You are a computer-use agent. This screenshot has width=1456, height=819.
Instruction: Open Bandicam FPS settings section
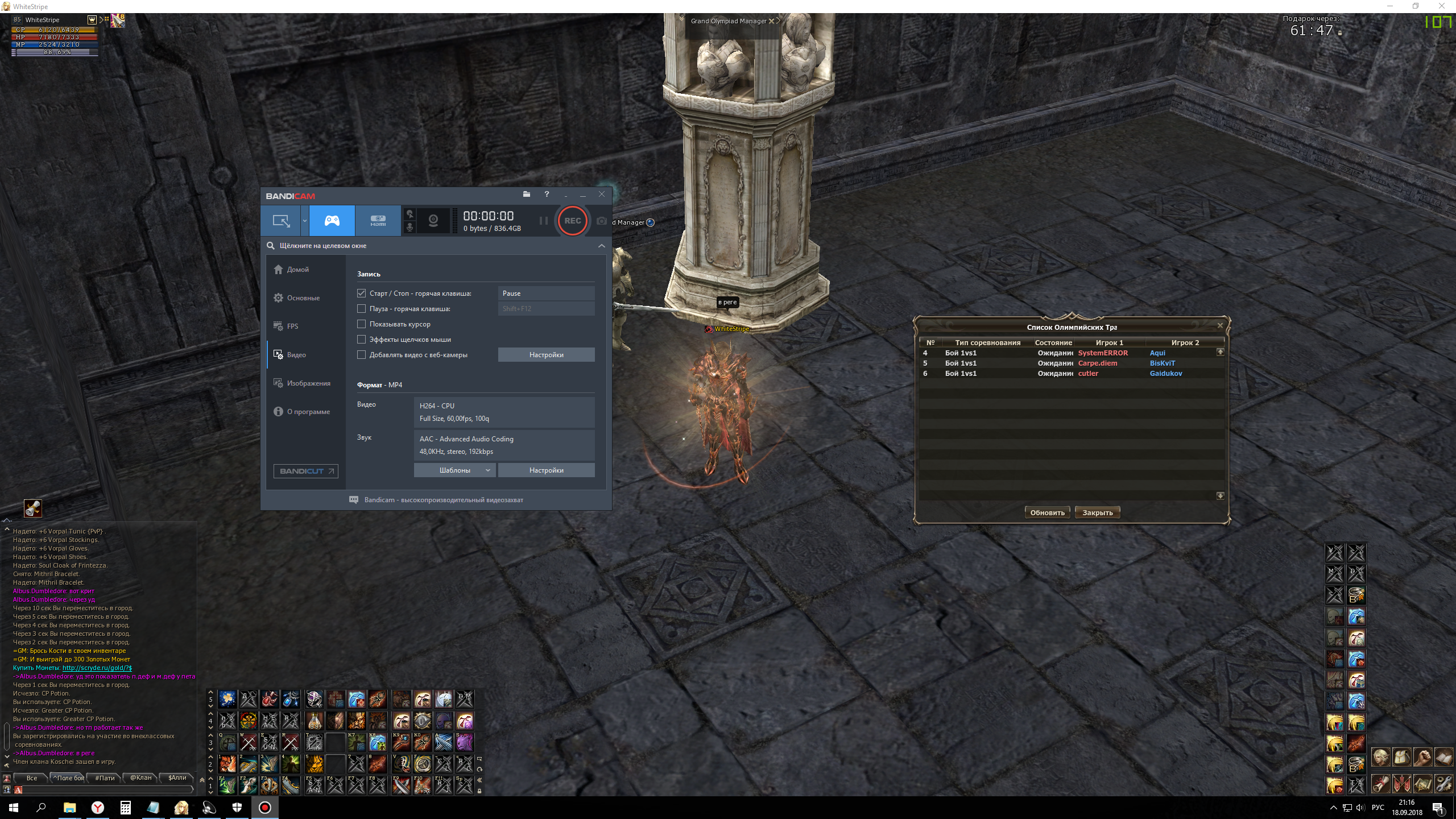coord(292,326)
